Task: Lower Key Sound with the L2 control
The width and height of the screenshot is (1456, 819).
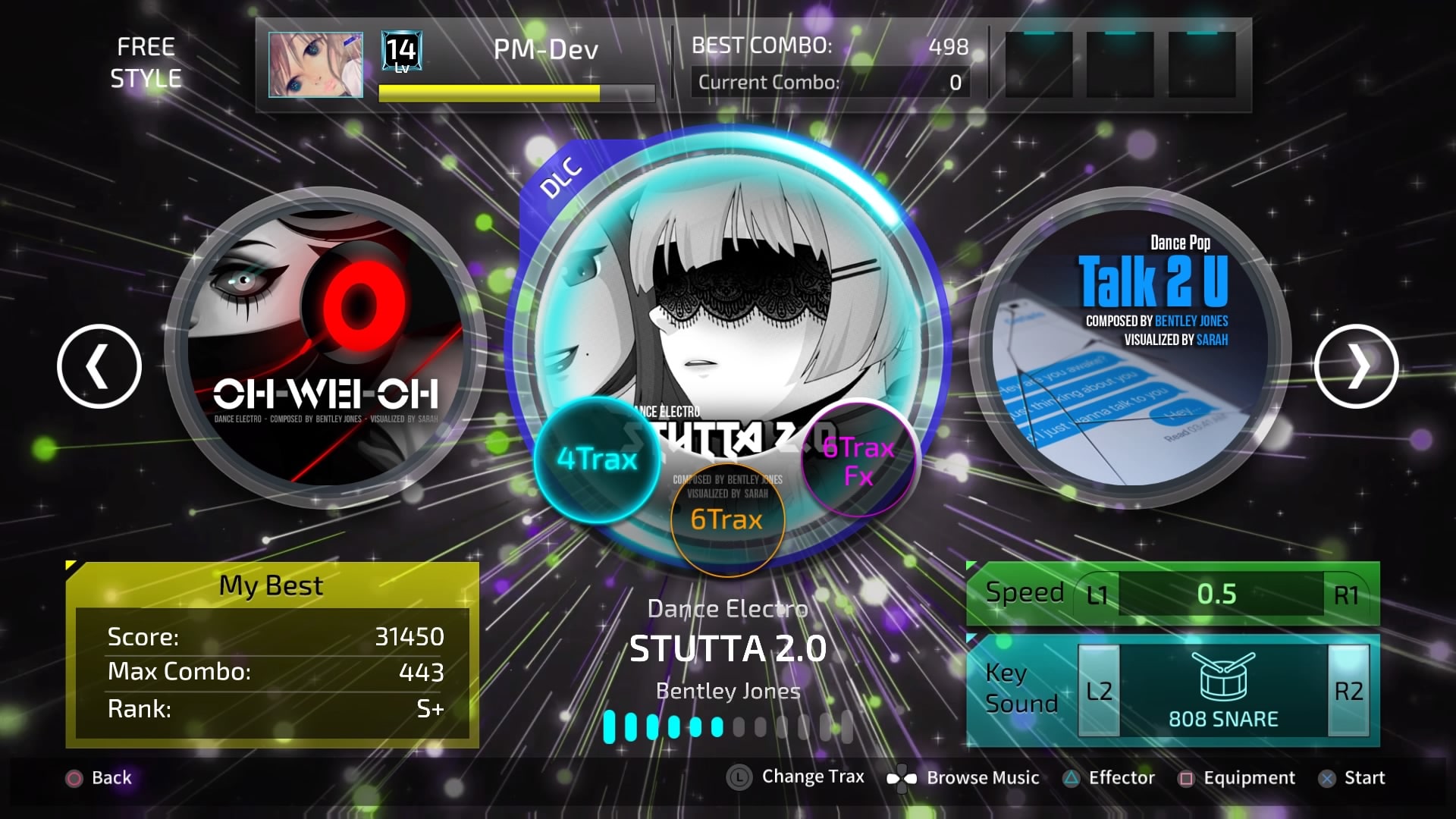Action: pos(1100,689)
